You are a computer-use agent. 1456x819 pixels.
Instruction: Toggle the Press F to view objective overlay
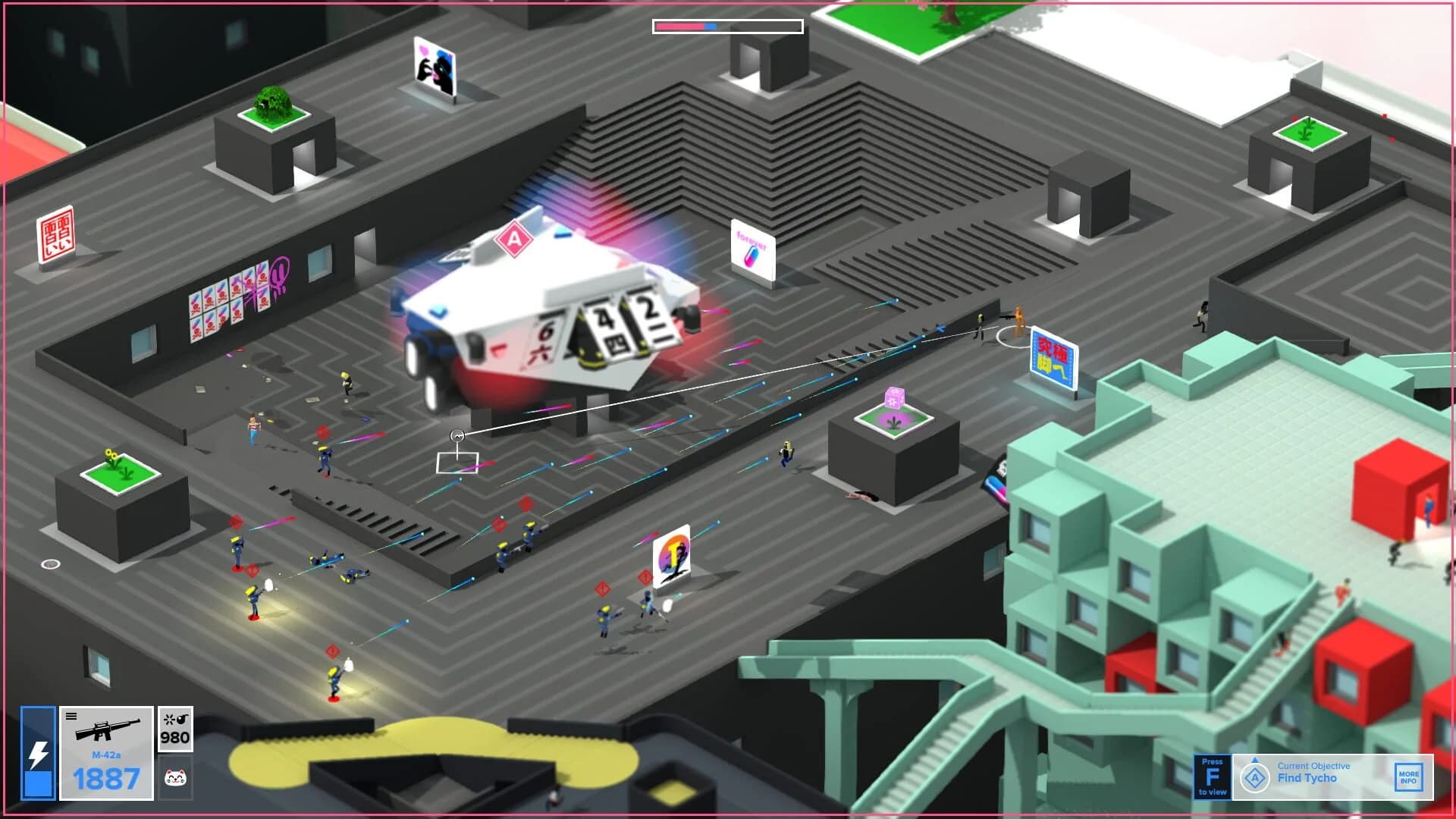[1213, 777]
